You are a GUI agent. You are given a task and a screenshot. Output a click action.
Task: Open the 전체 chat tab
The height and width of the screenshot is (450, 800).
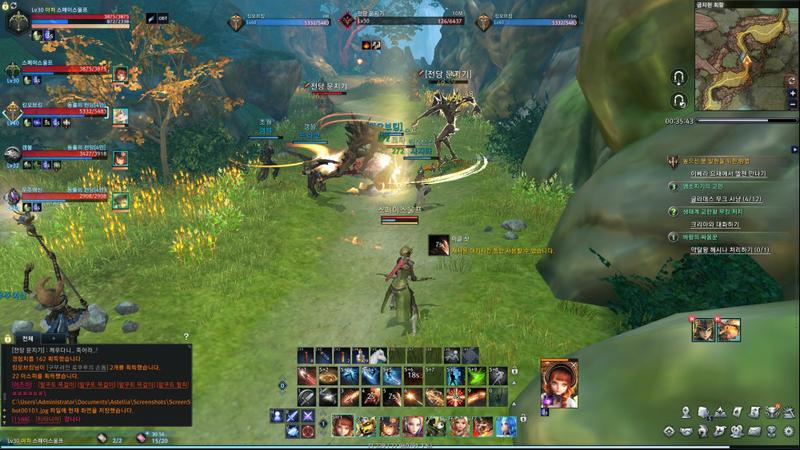[27, 339]
